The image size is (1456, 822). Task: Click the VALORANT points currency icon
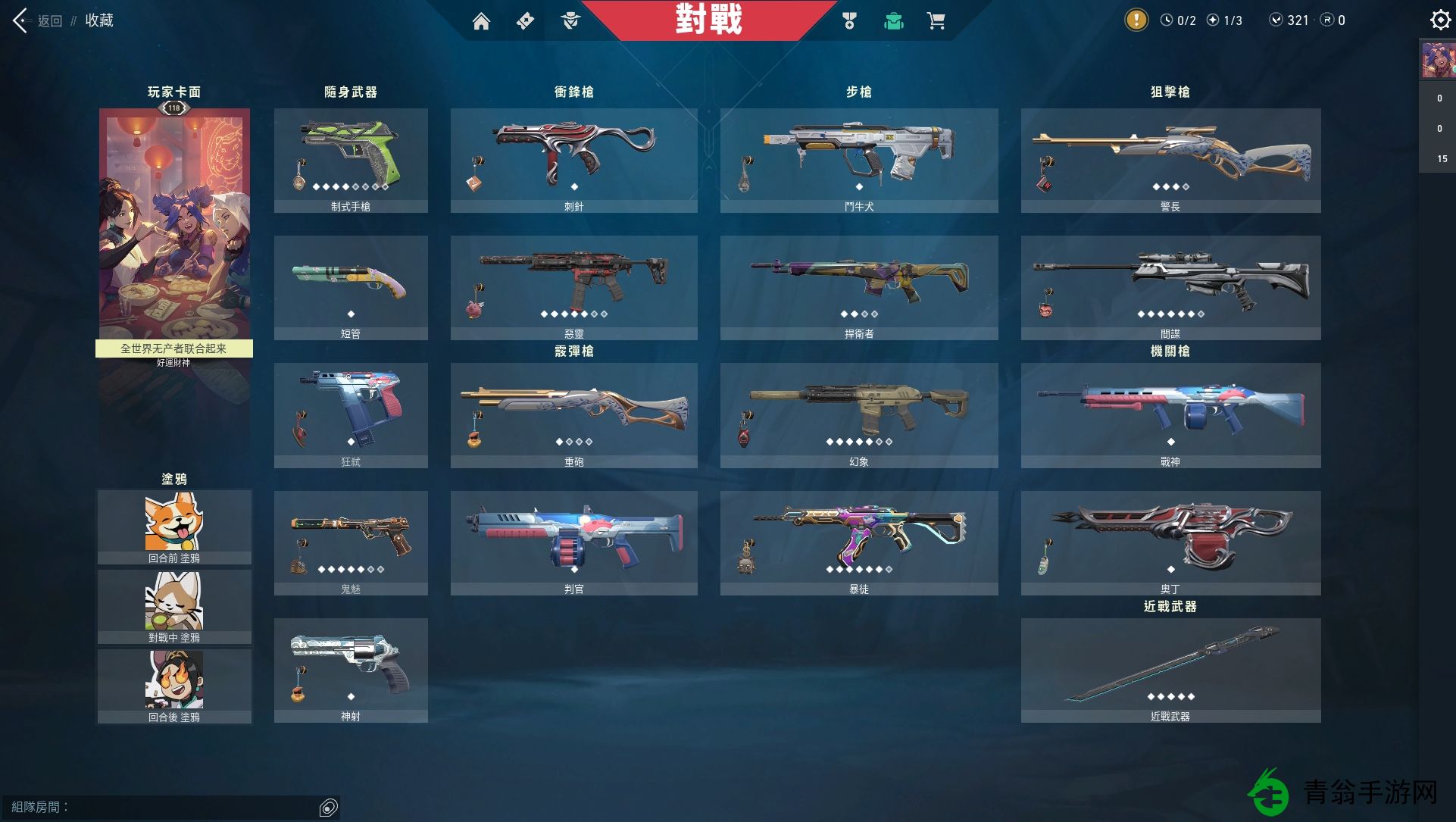1278,20
